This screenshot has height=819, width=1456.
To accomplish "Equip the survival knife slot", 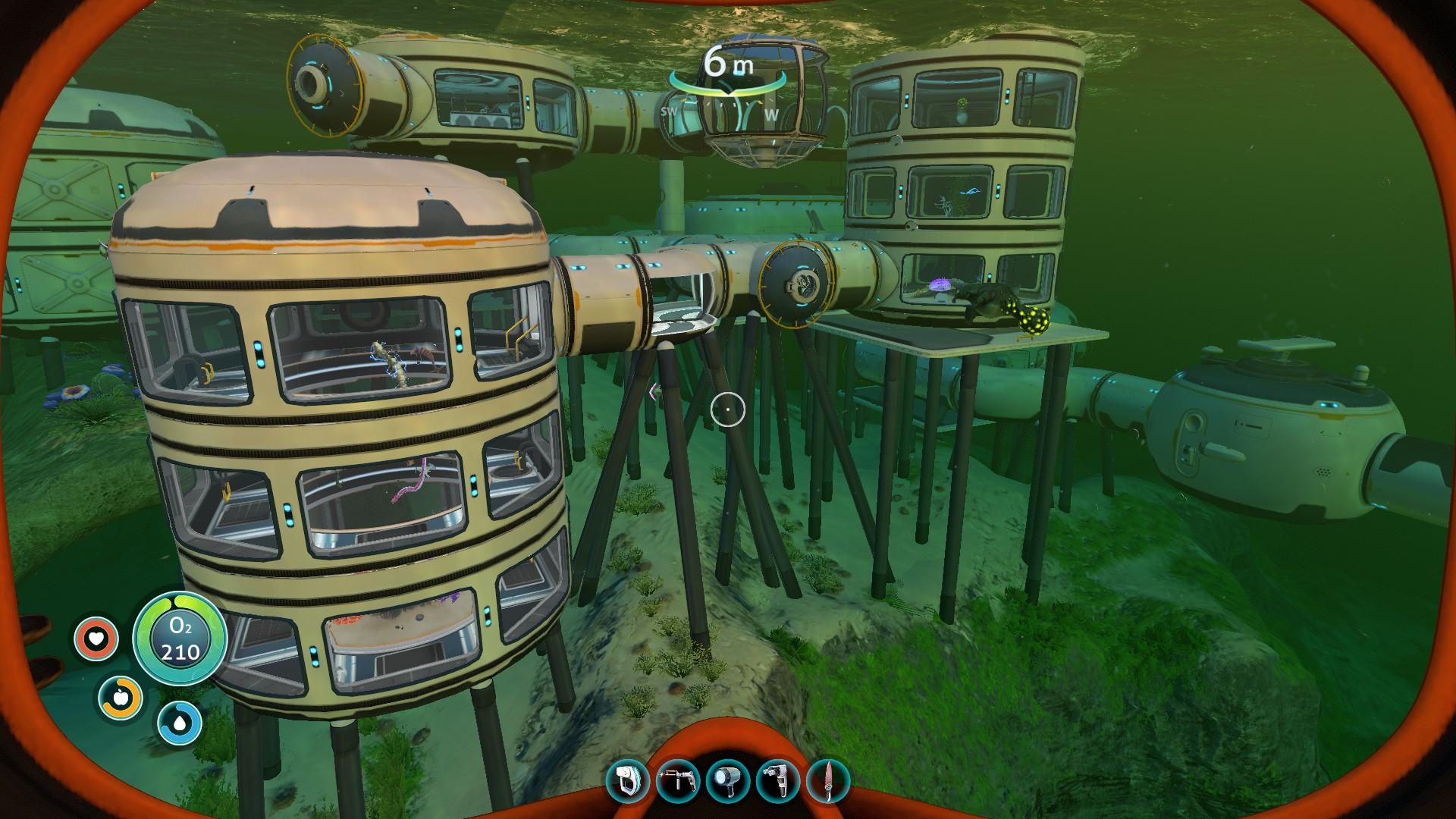I will (827, 782).
